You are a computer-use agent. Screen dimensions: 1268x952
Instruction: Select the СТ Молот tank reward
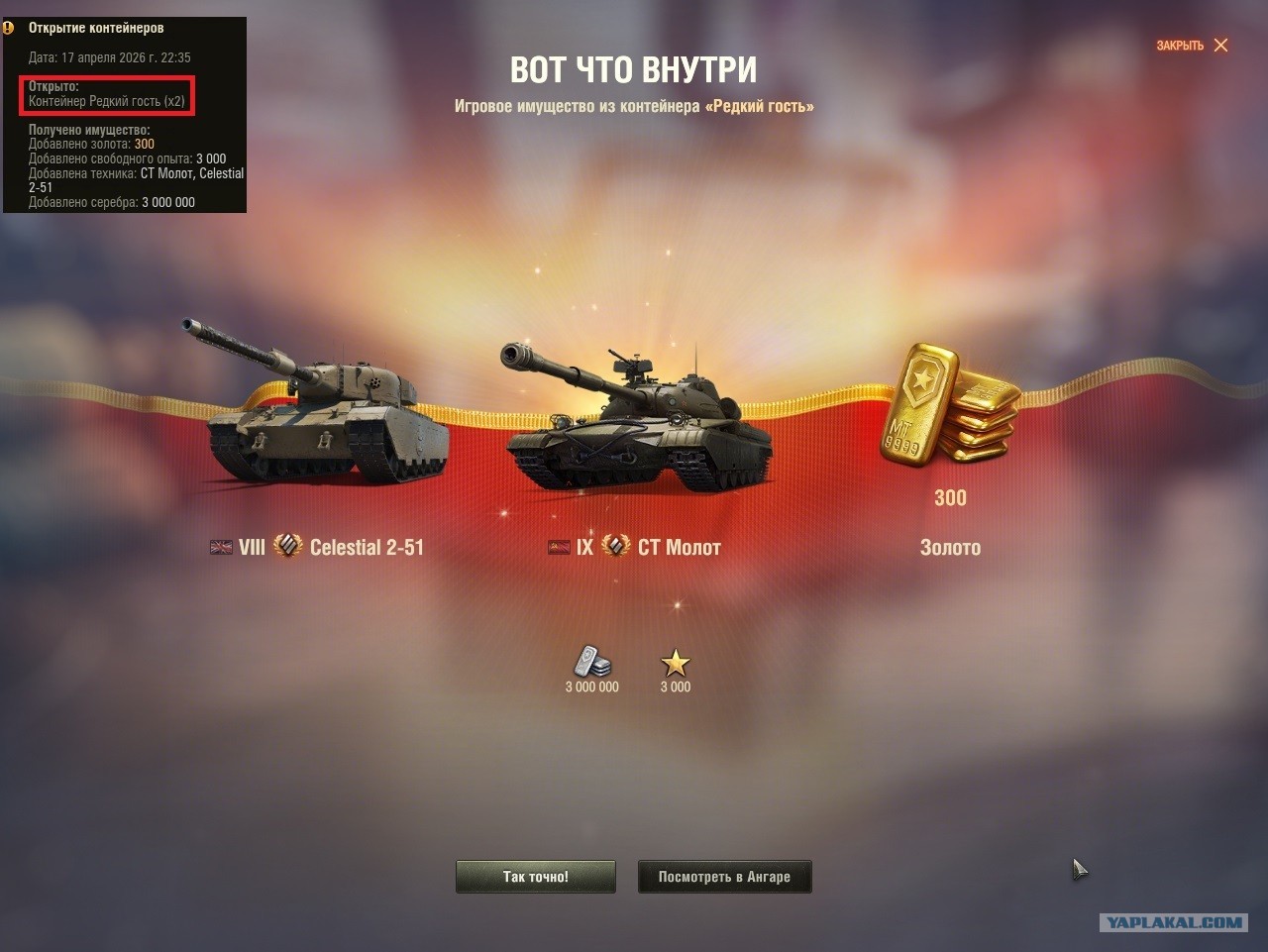(x=639, y=421)
